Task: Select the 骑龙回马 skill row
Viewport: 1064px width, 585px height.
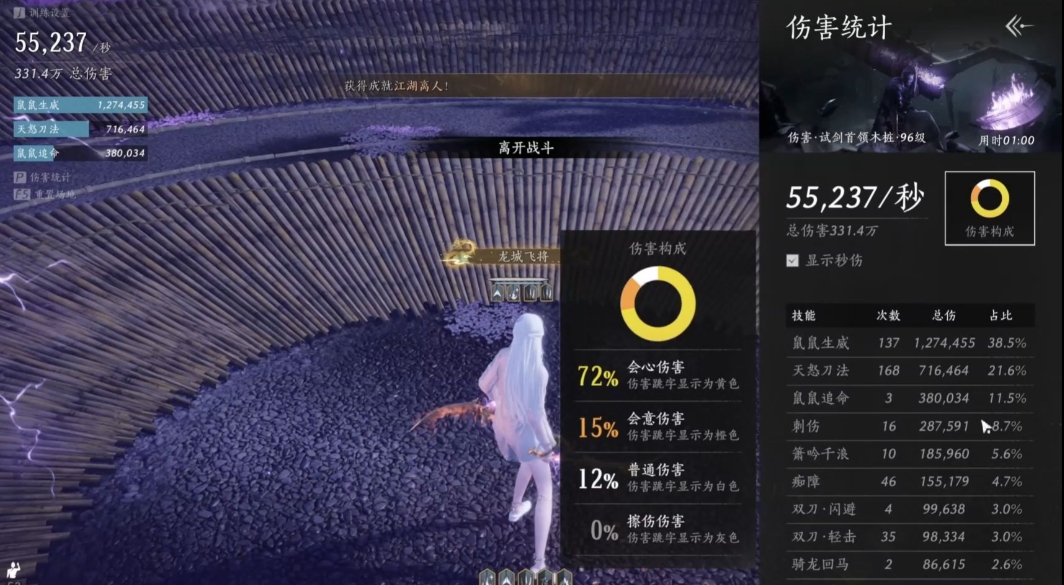Action: pyautogui.click(x=908, y=565)
